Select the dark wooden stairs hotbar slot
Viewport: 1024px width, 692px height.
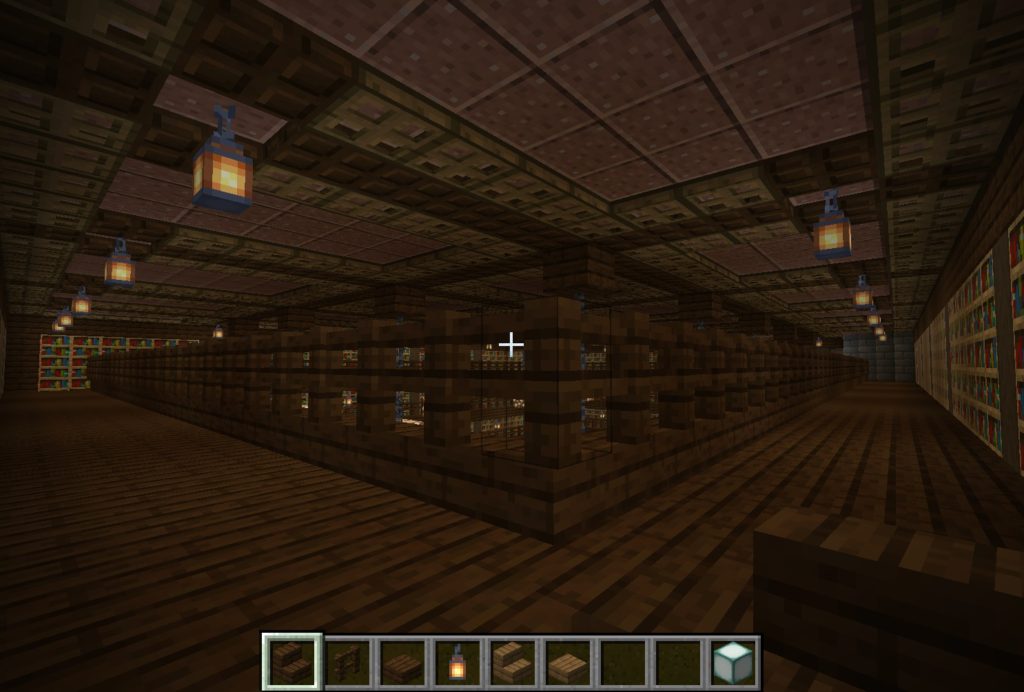[293, 662]
